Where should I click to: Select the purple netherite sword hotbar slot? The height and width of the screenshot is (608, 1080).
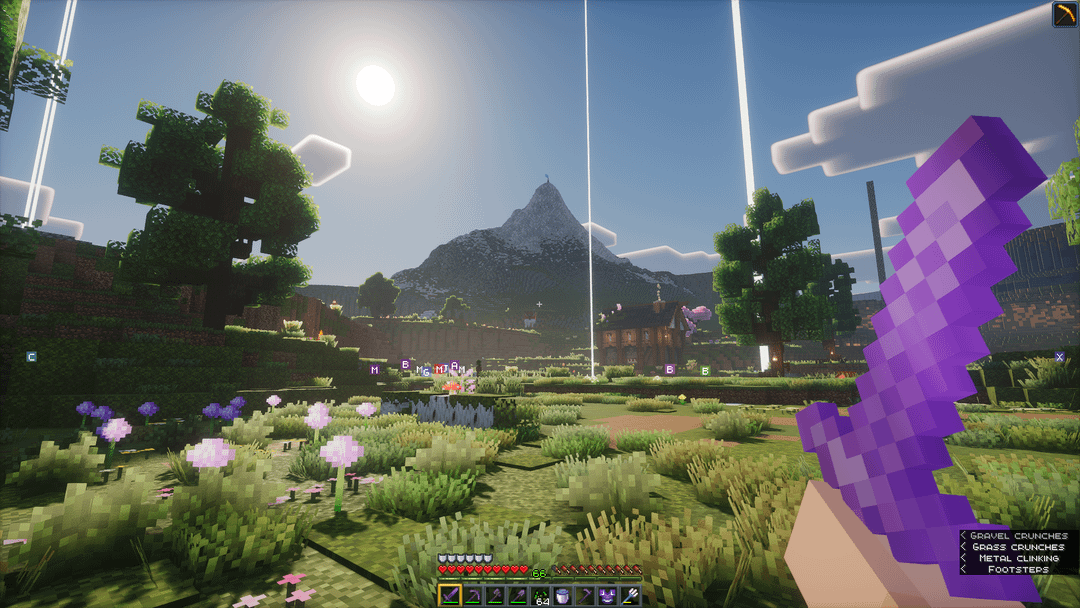coord(451,596)
